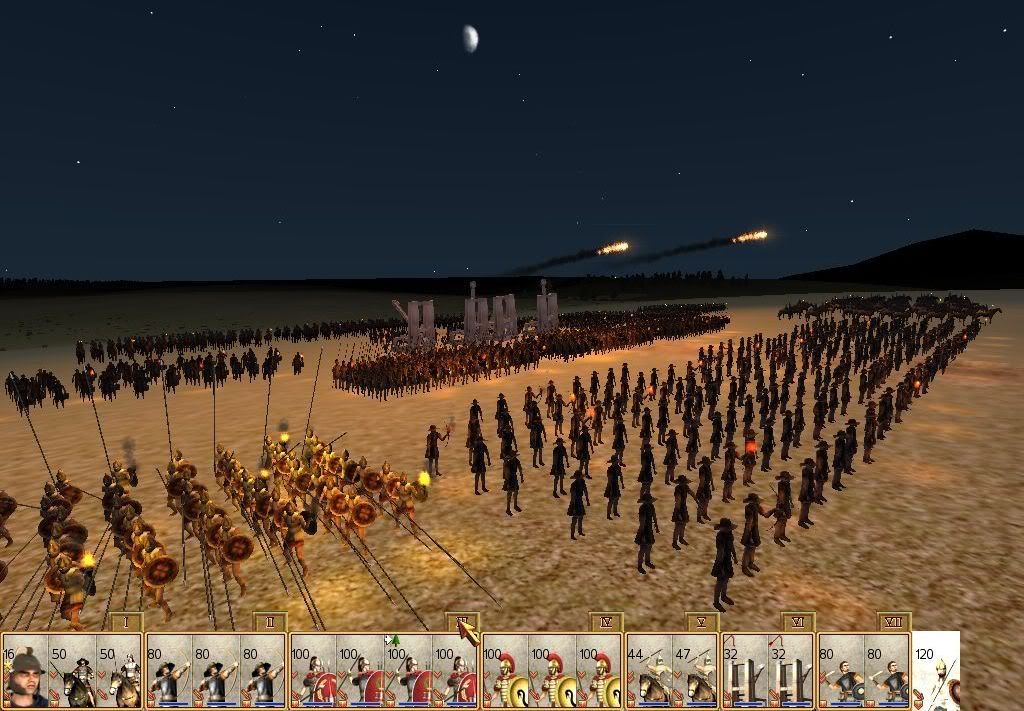Select group IV tab
The height and width of the screenshot is (711, 1024).
(606, 622)
